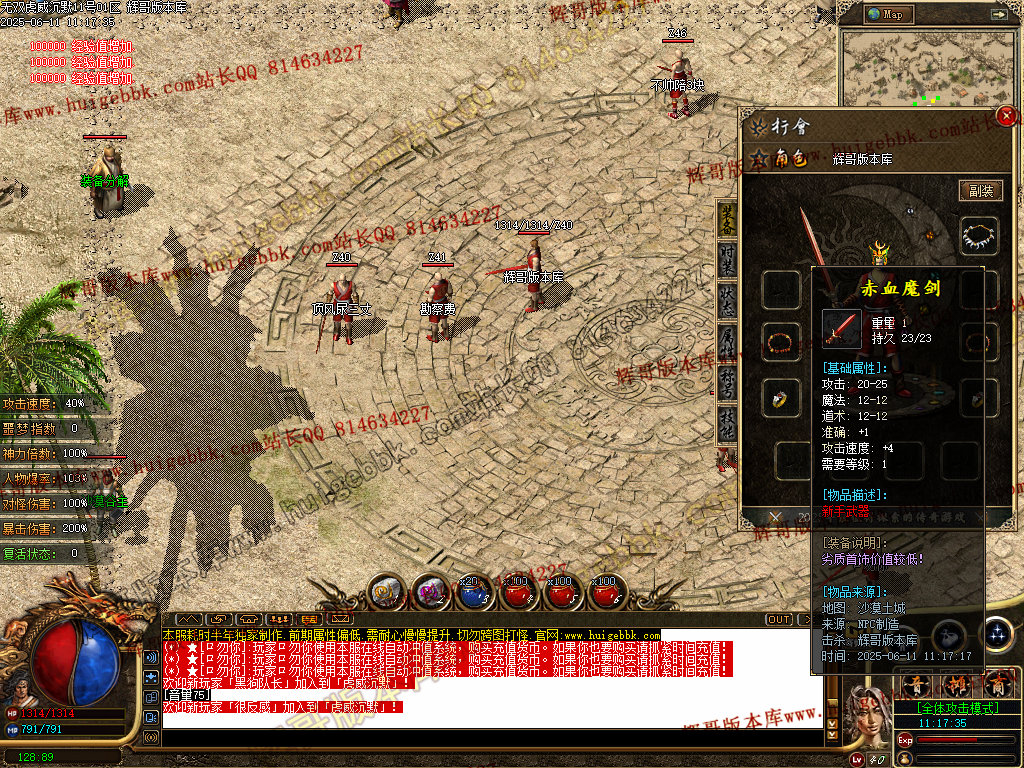Close the character equipment panel
This screenshot has height=768, width=1024.
click(1007, 116)
